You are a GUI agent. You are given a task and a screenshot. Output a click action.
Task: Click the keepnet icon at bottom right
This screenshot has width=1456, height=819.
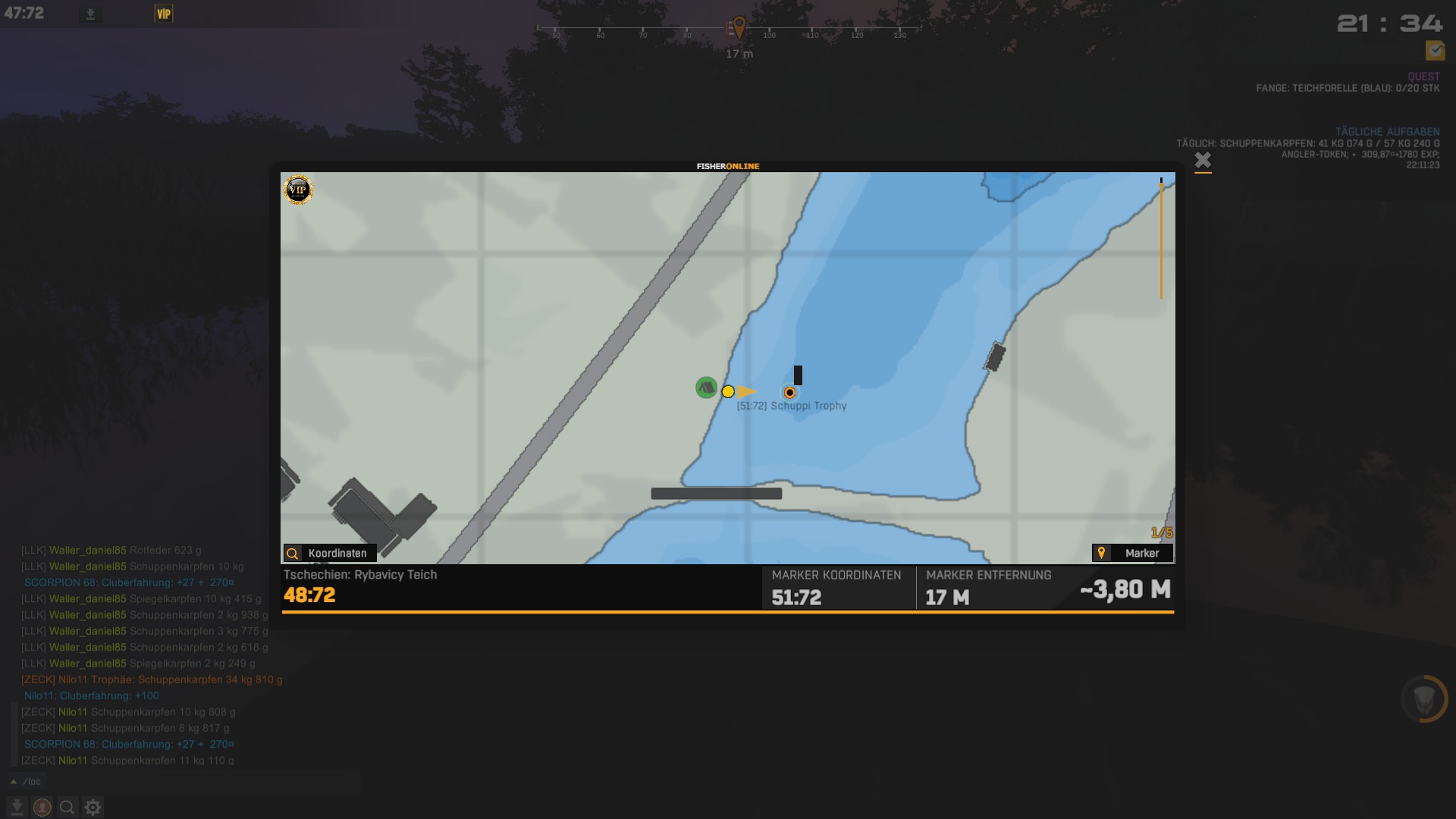coord(1424,698)
